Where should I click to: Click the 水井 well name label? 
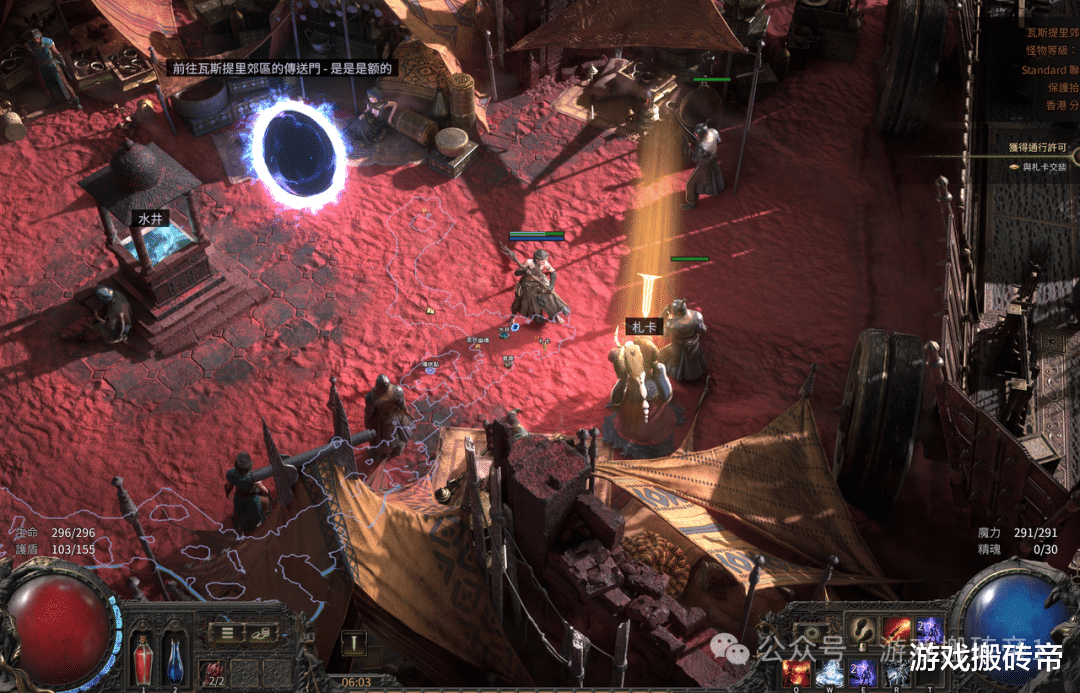(x=152, y=216)
